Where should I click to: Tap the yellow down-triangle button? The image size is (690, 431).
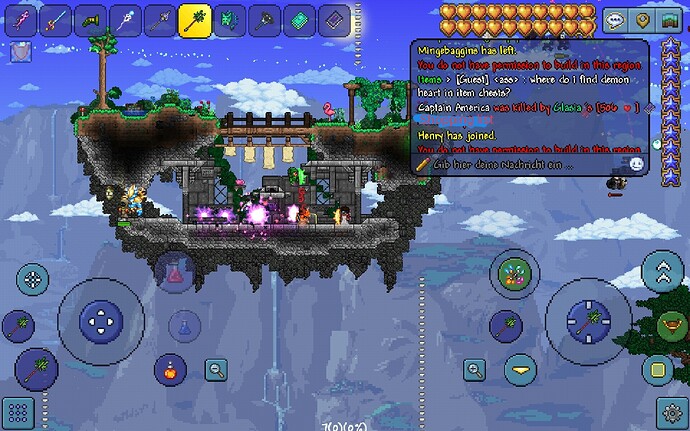pos(519,370)
